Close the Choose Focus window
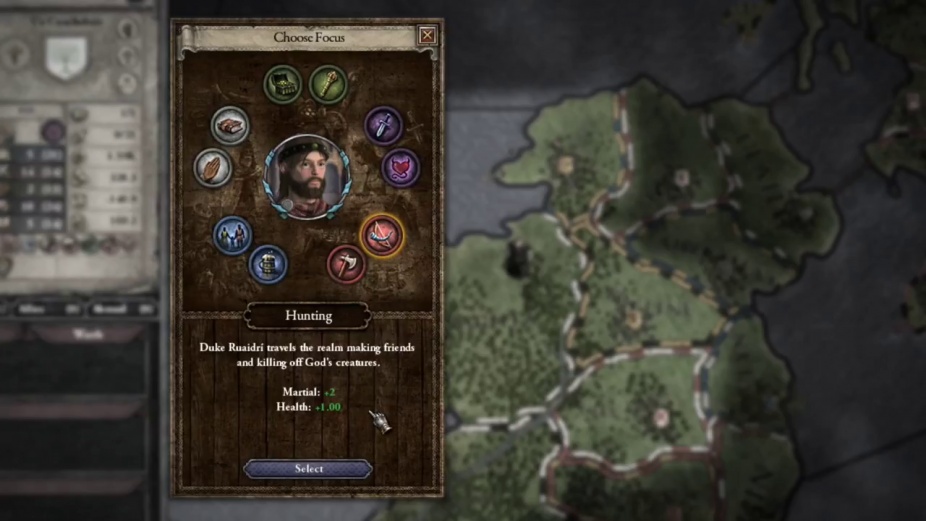Screen dimensions: 926x521 (427, 36)
